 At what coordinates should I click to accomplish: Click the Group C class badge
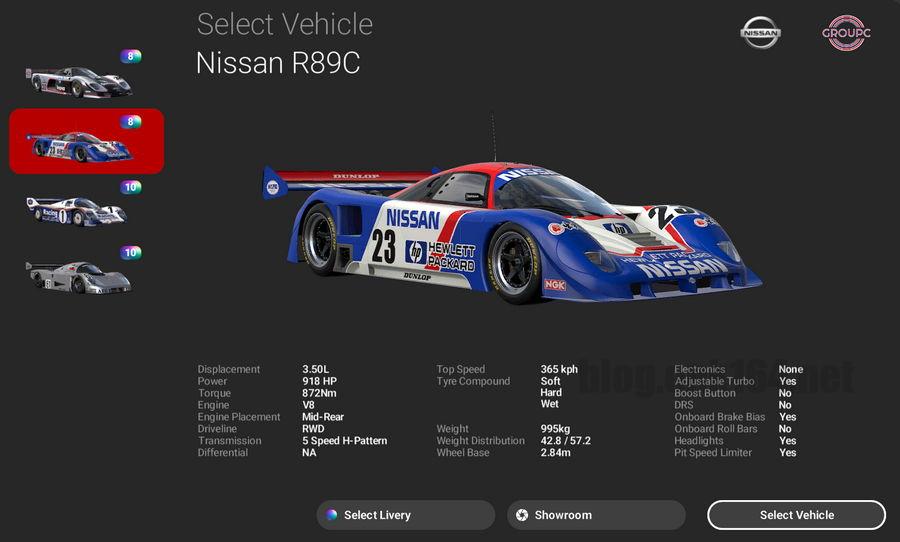846,33
